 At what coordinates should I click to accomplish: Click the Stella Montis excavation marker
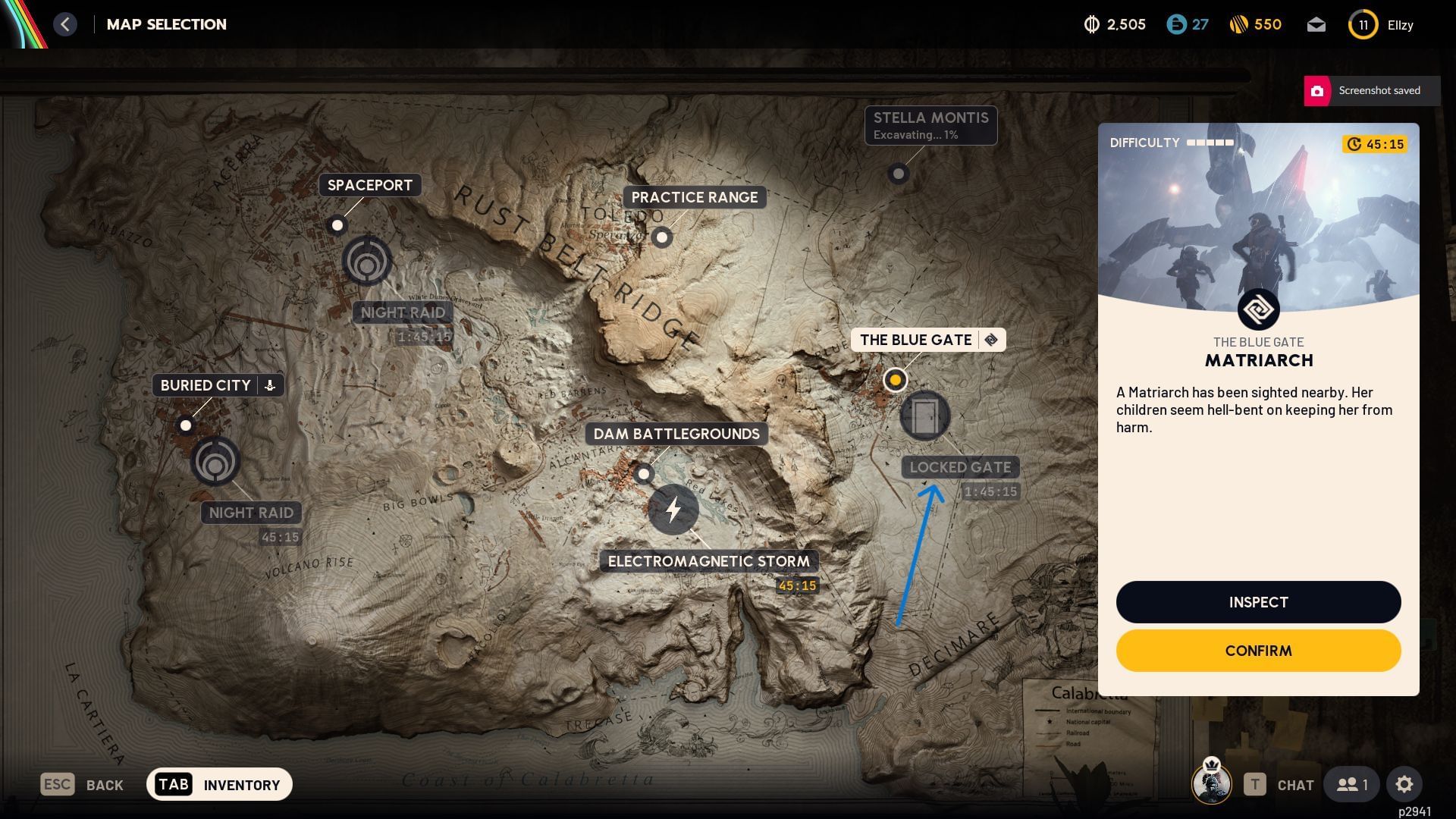[x=899, y=174]
